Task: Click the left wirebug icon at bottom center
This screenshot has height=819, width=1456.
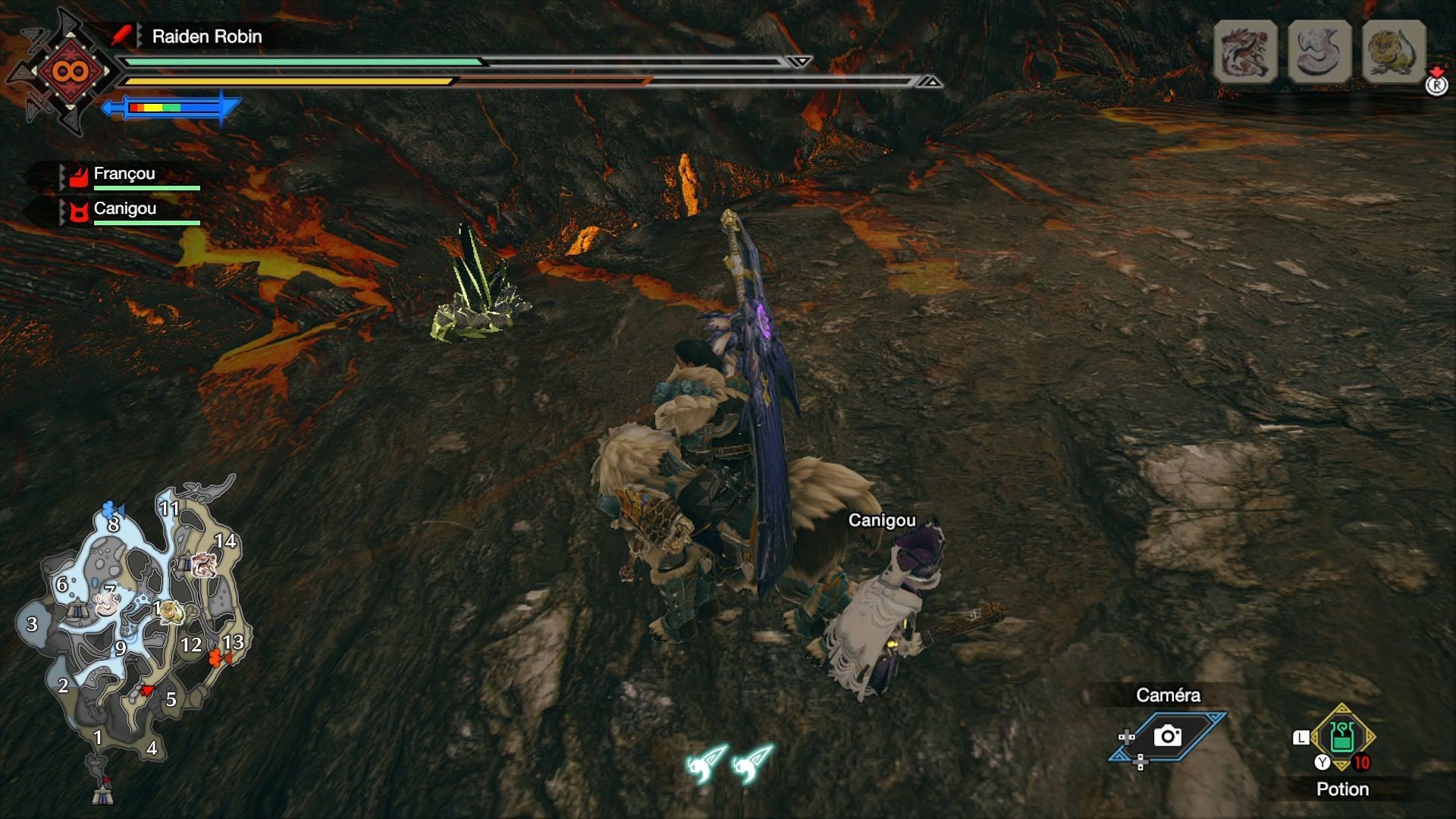Action: (701, 763)
